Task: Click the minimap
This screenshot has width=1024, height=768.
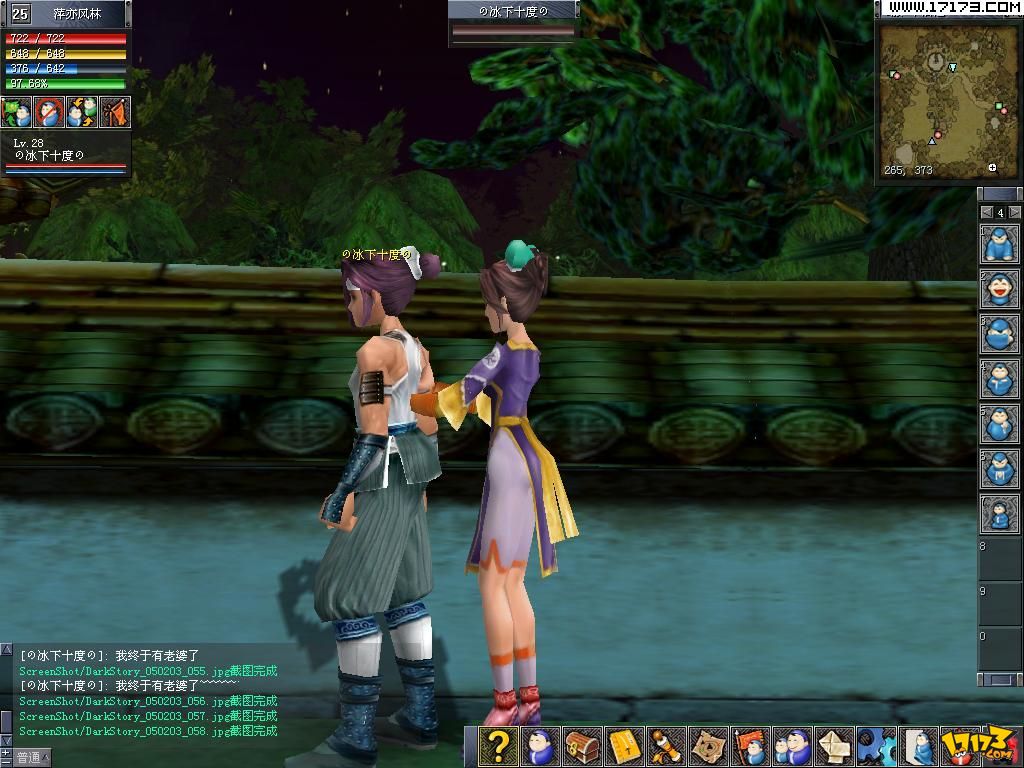Action: click(947, 95)
